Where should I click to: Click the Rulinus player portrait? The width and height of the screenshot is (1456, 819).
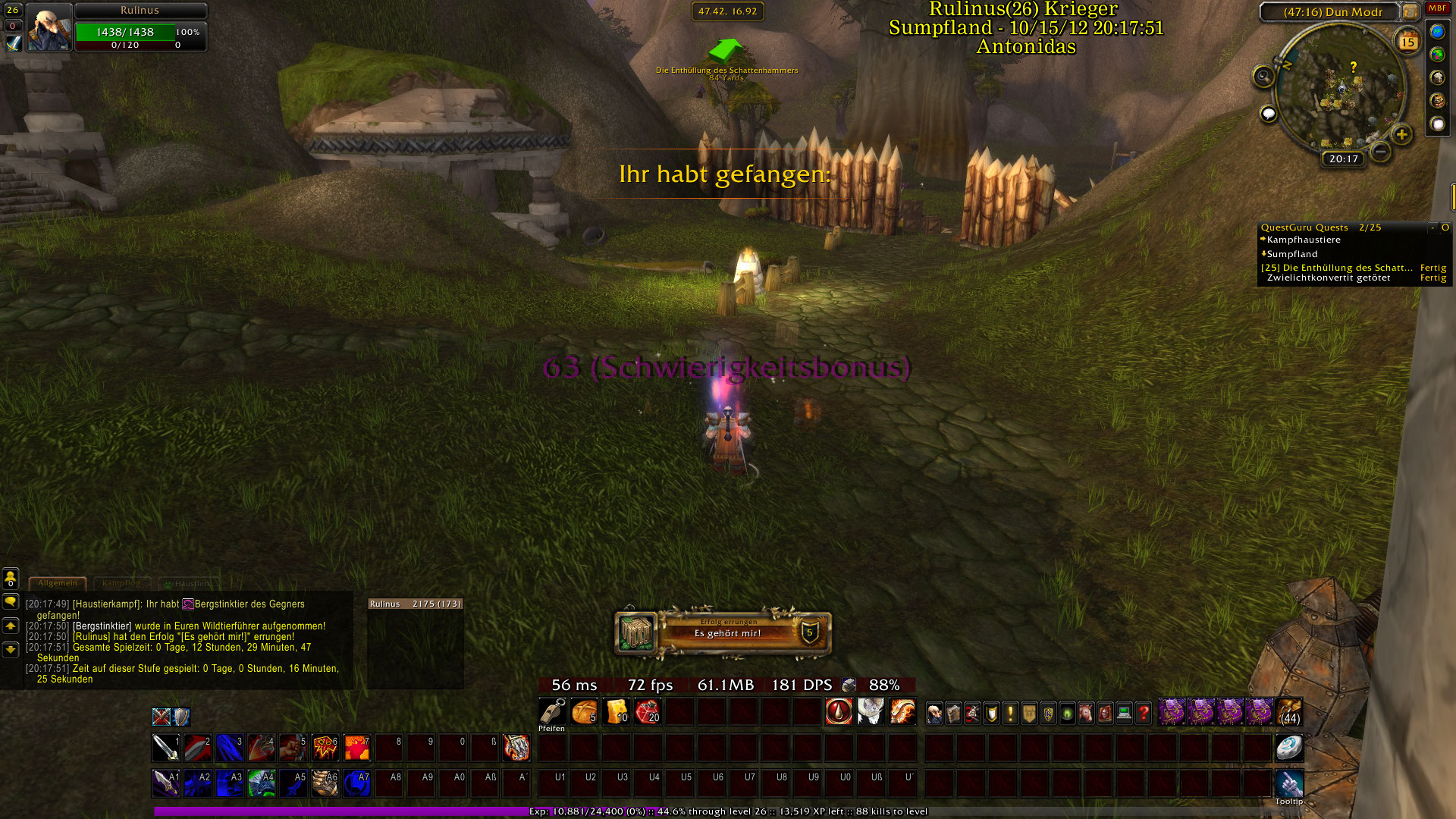point(49,28)
